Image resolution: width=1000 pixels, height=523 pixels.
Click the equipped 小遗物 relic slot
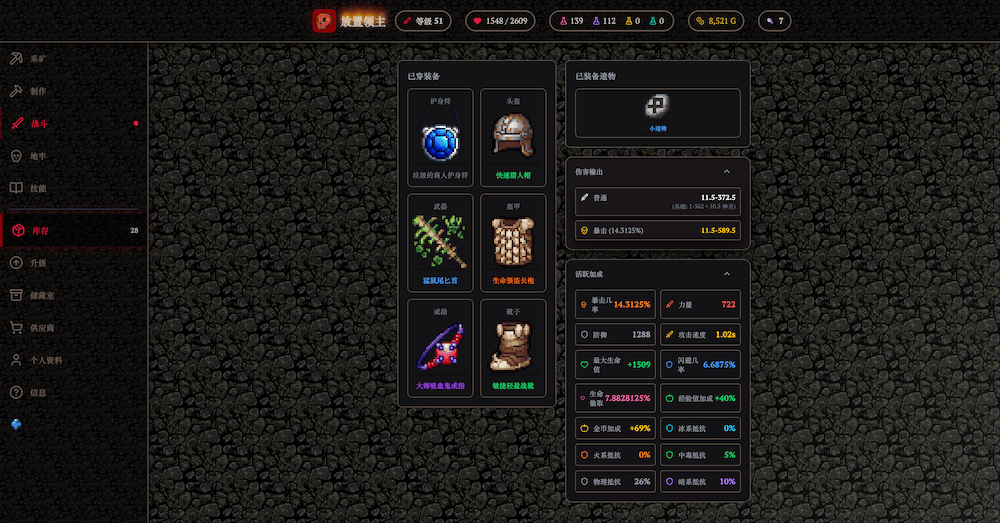(x=657, y=112)
